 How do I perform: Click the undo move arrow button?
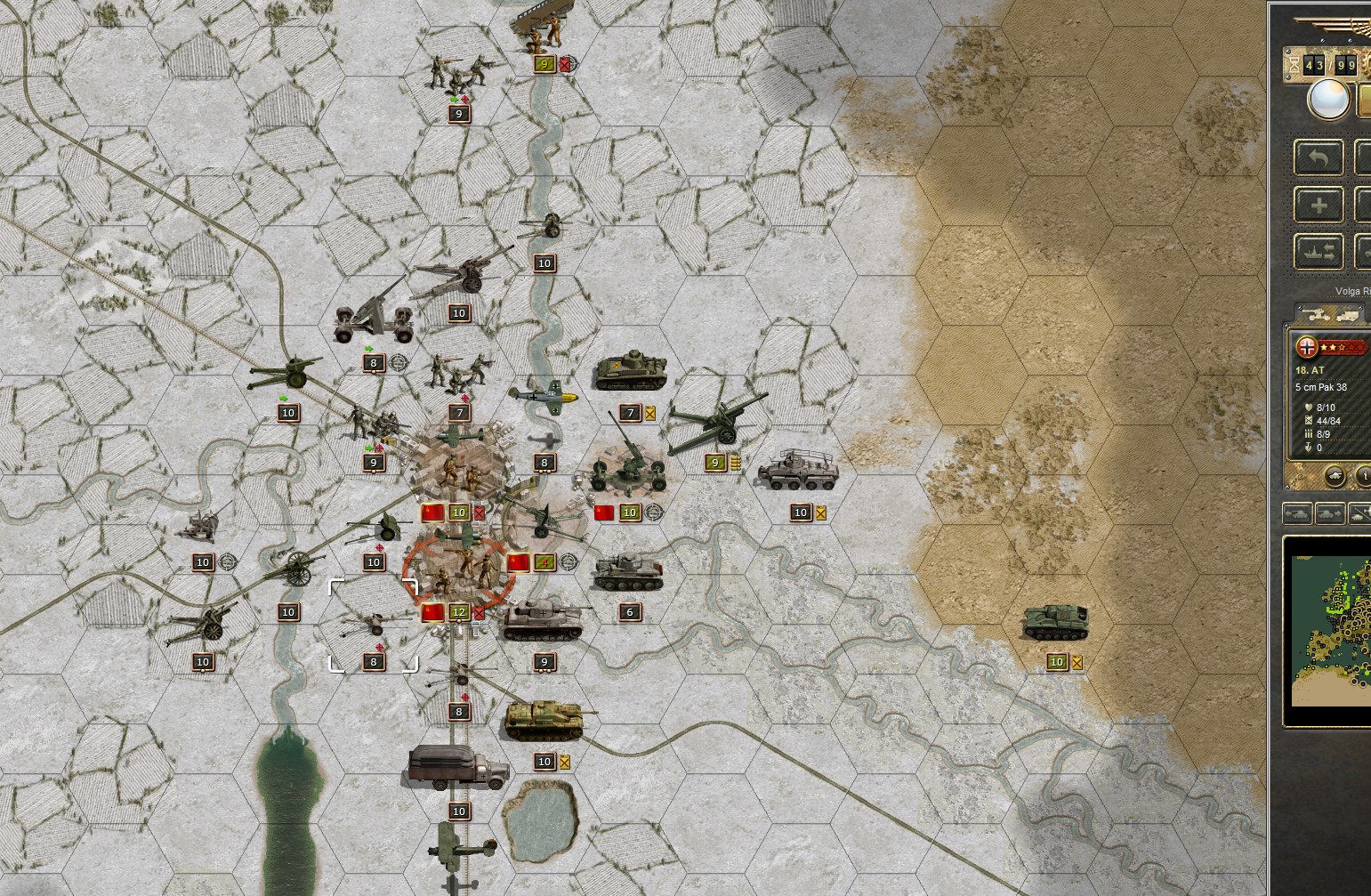(x=1319, y=157)
